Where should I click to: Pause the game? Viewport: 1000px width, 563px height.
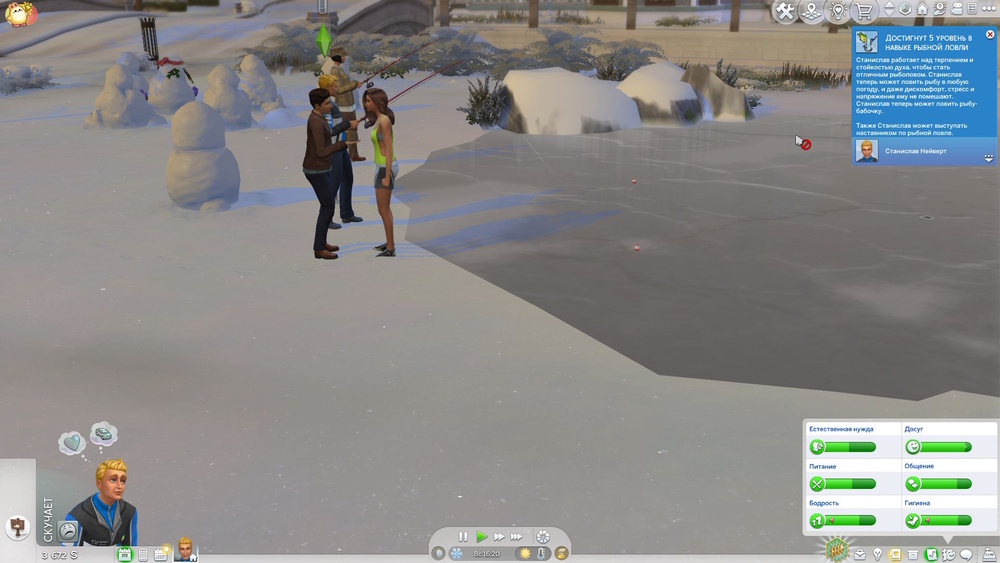[463, 537]
